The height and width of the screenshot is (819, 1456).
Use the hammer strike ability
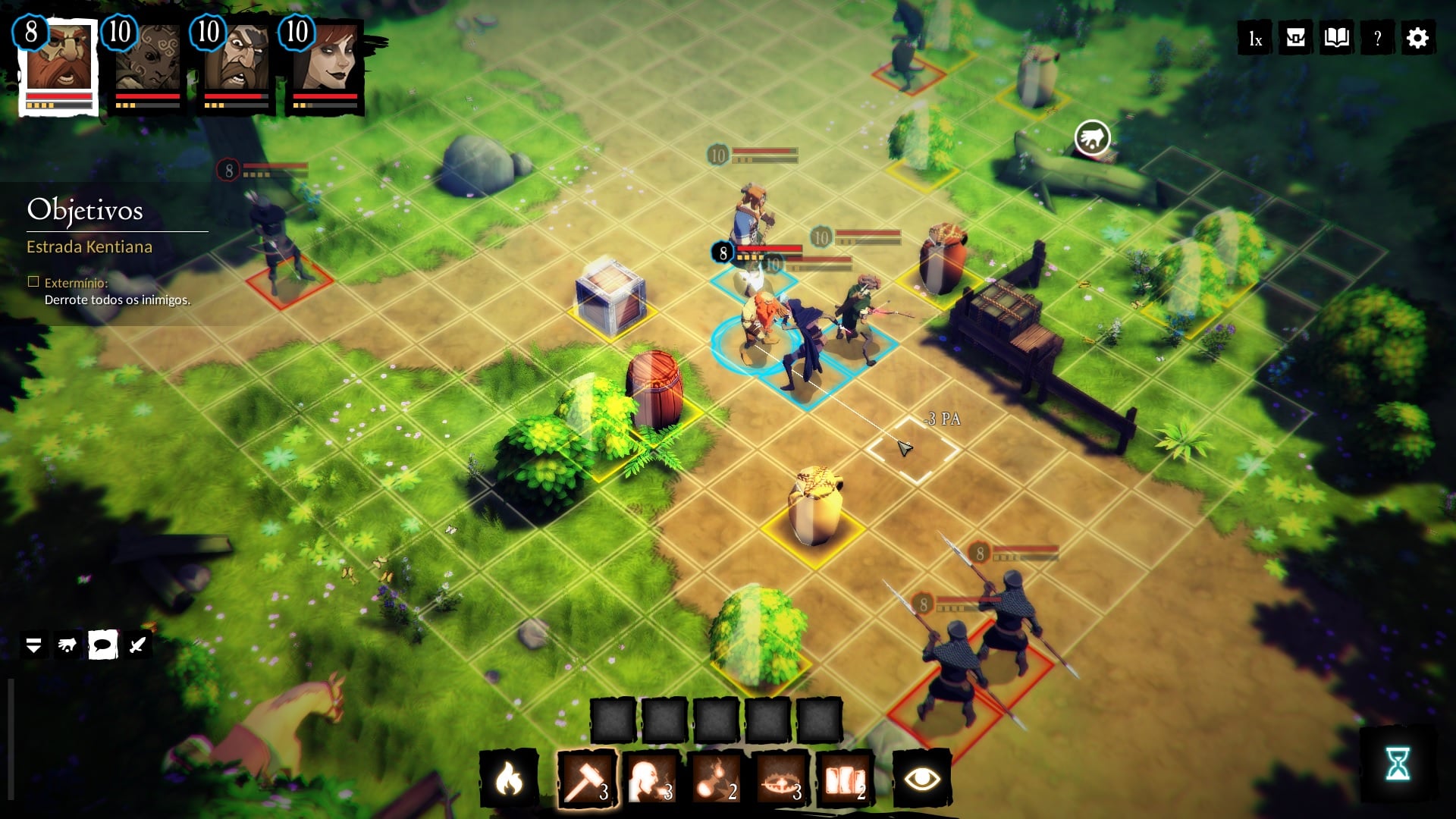point(586,779)
